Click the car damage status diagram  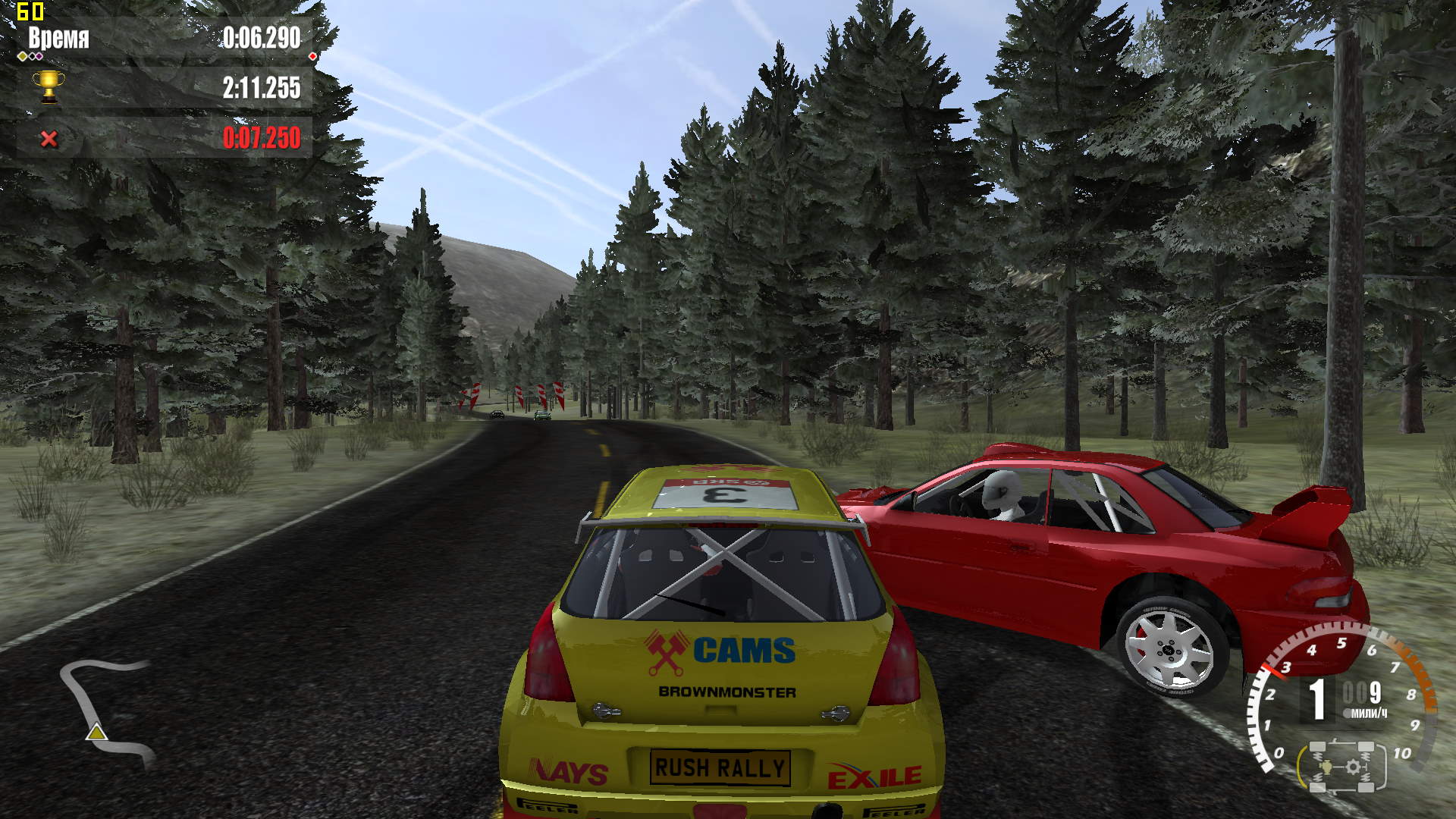coord(1341,766)
